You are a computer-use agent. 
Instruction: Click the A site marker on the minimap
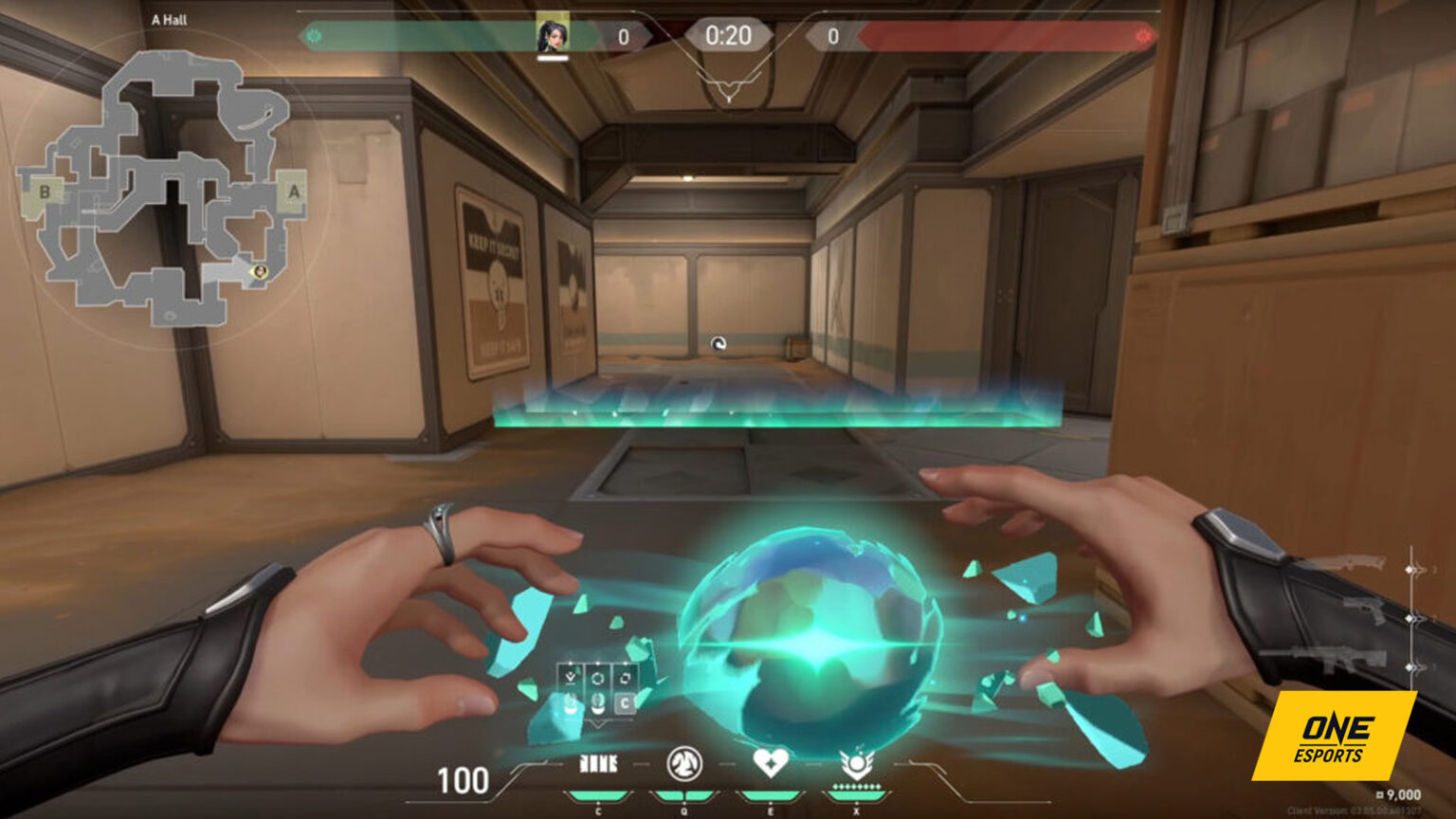tap(293, 191)
